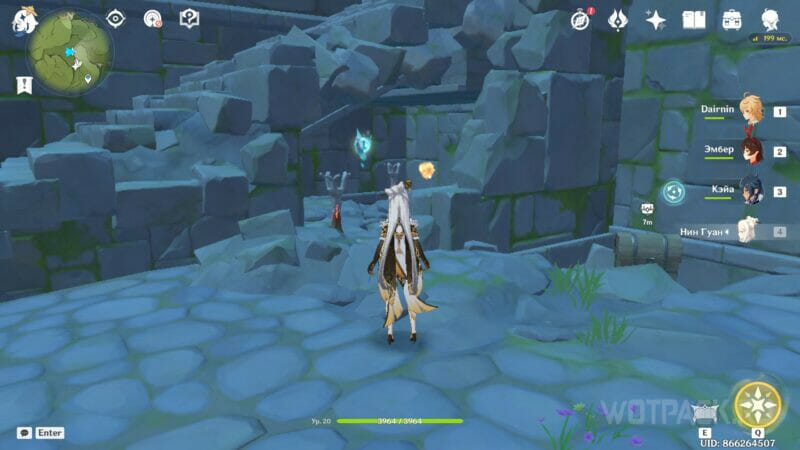Screen dimensions: 800x450
Task: Use the elemental skill icon
Action: pos(704,414)
